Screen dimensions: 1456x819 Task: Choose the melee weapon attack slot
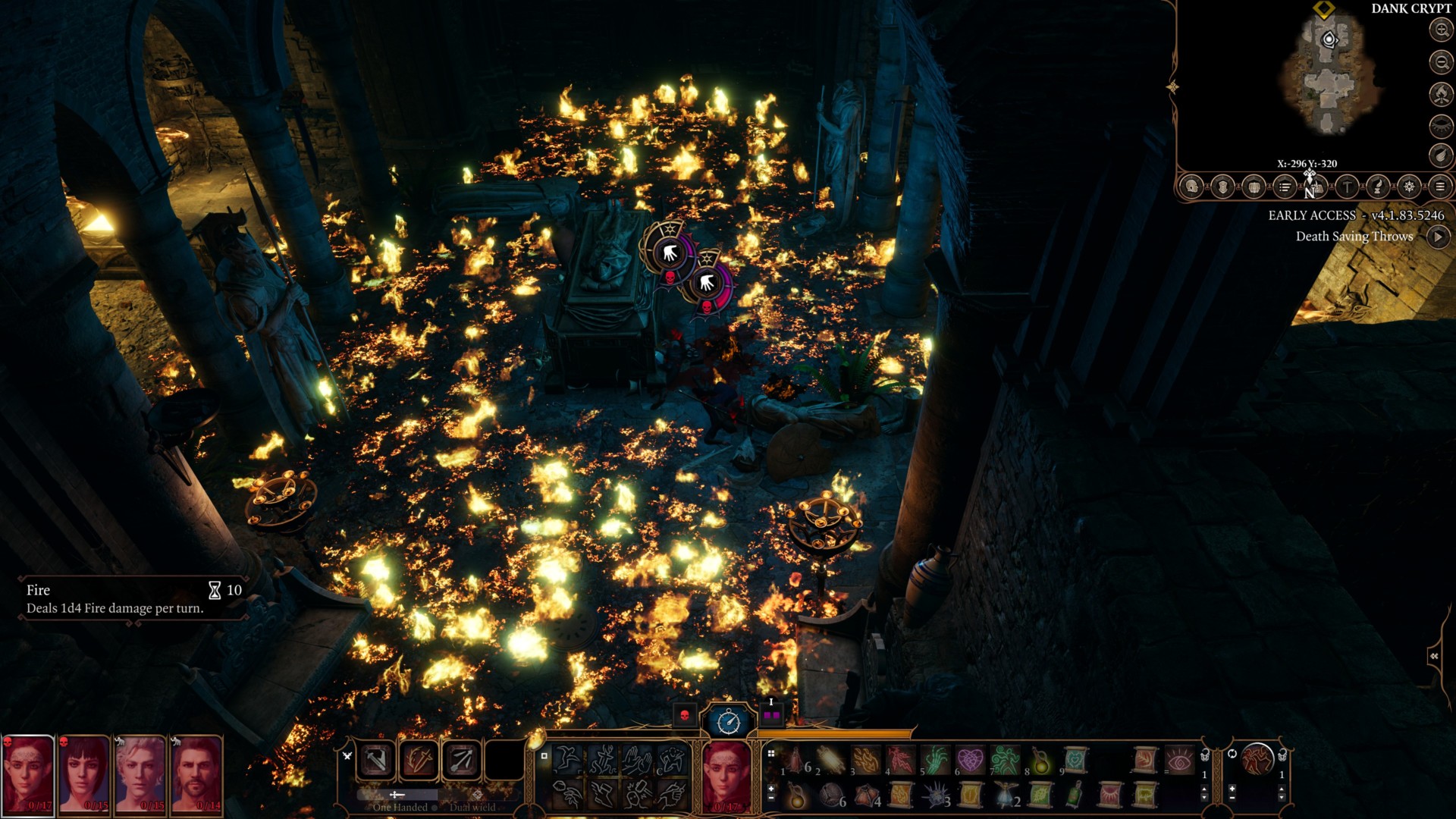pyautogui.click(x=376, y=760)
